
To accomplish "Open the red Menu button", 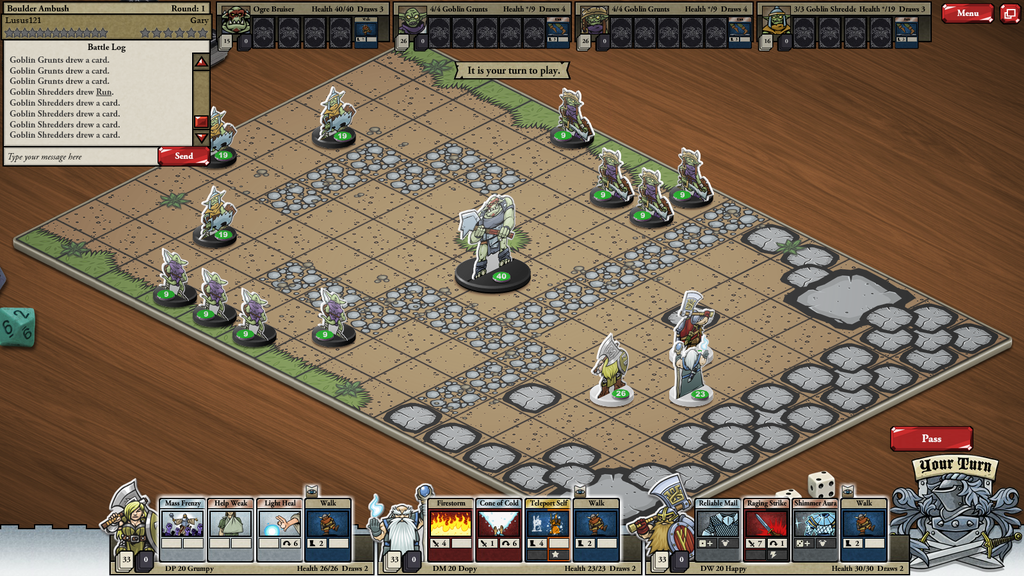I will (967, 13).
